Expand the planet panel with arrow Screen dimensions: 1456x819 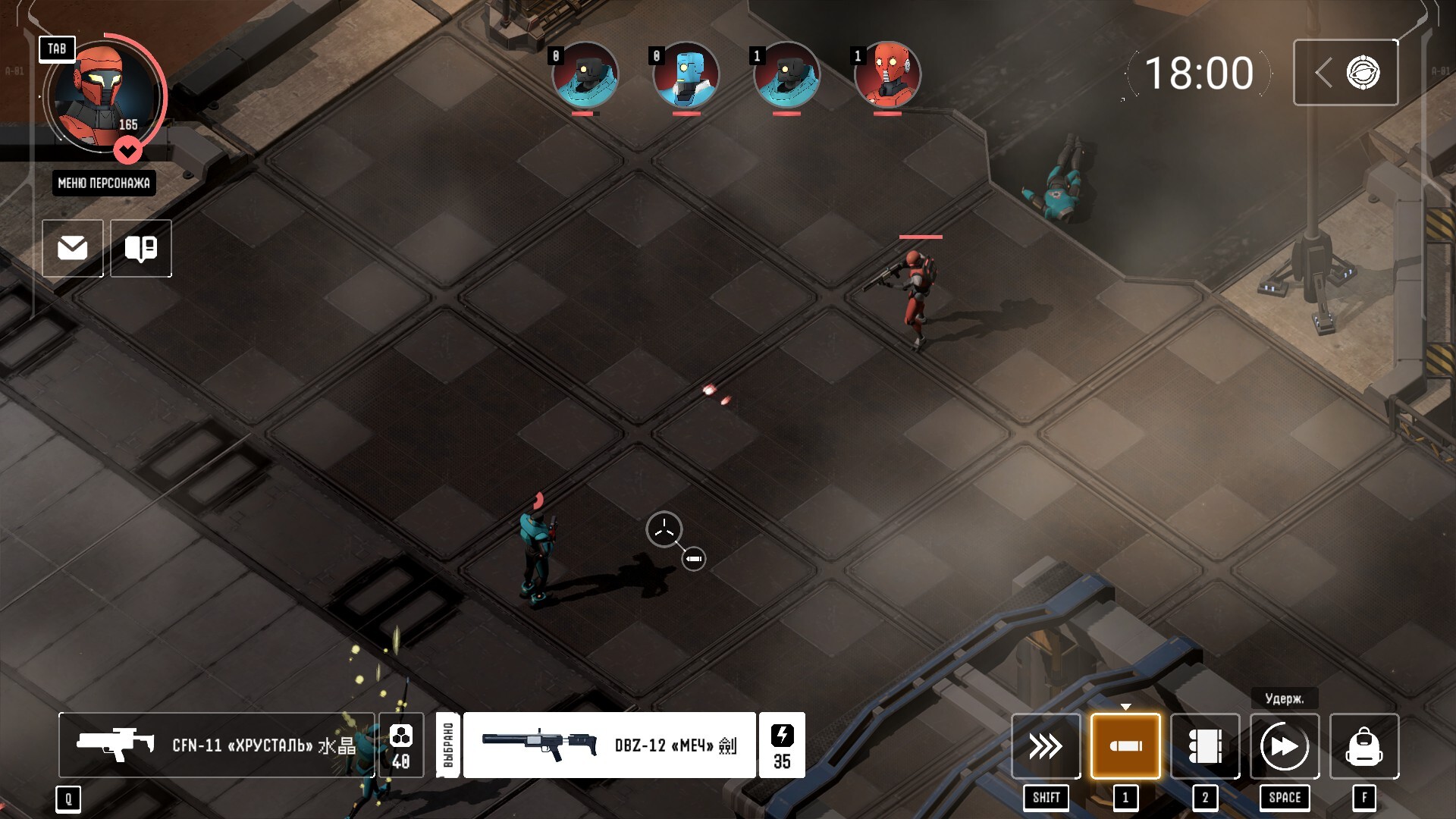pyautogui.click(x=1345, y=73)
